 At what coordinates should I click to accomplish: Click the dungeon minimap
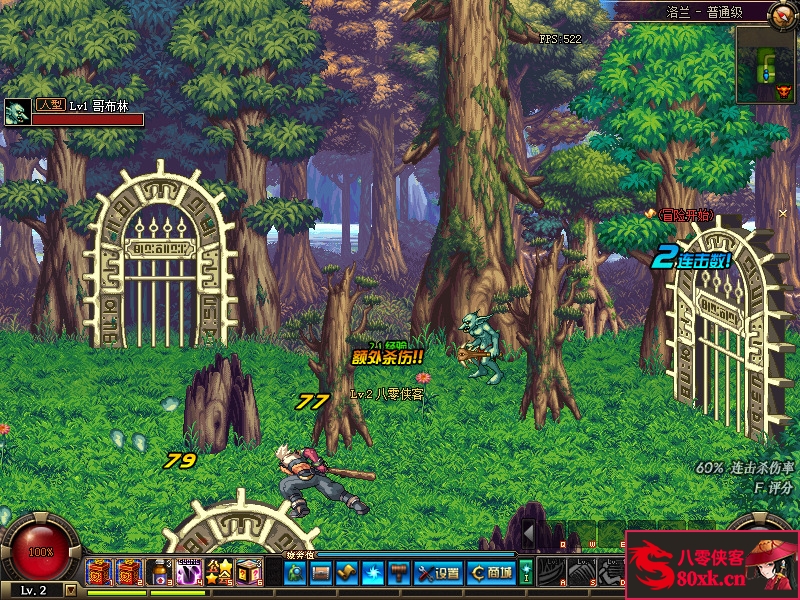[x=766, y=65]
